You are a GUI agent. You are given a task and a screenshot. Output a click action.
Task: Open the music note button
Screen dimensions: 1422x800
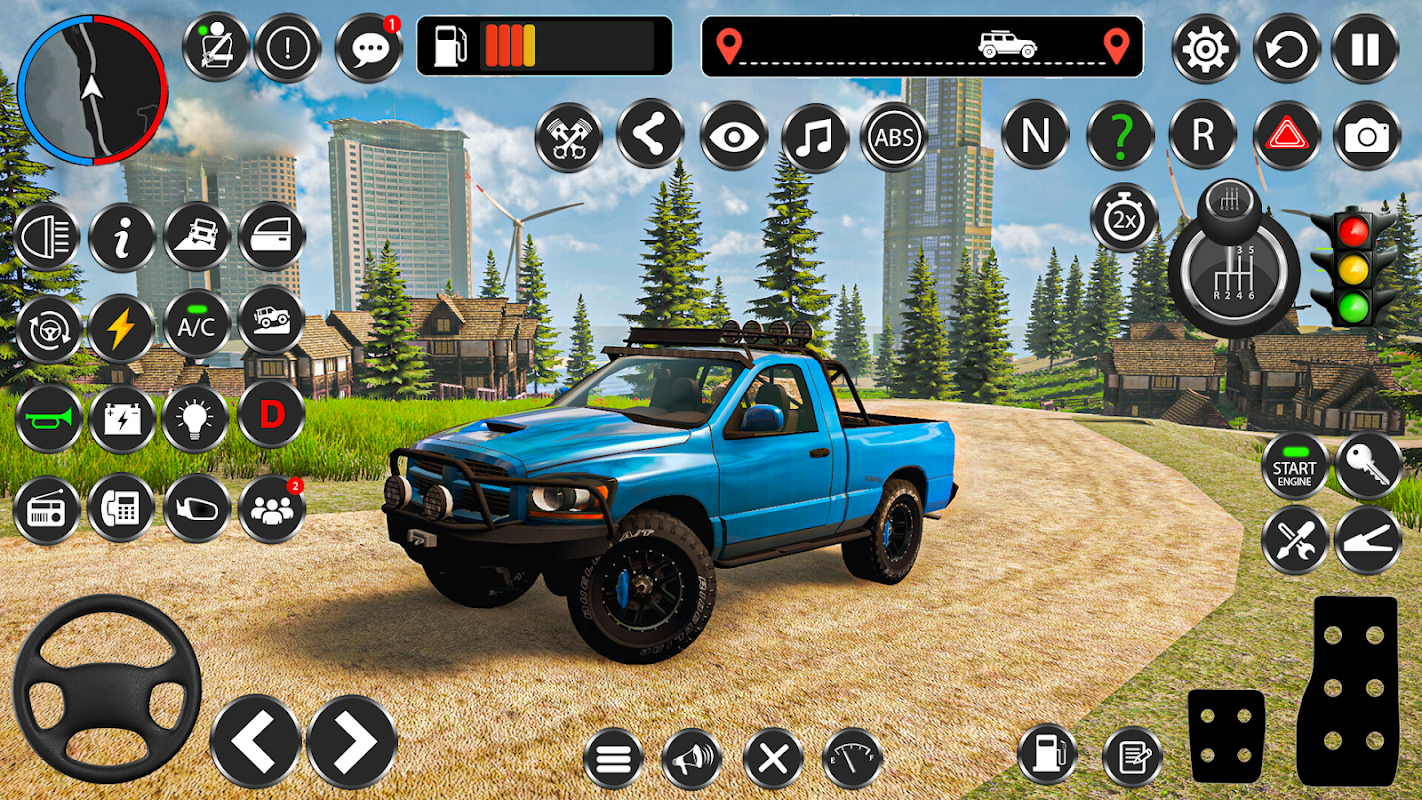[x=814, y=136]
